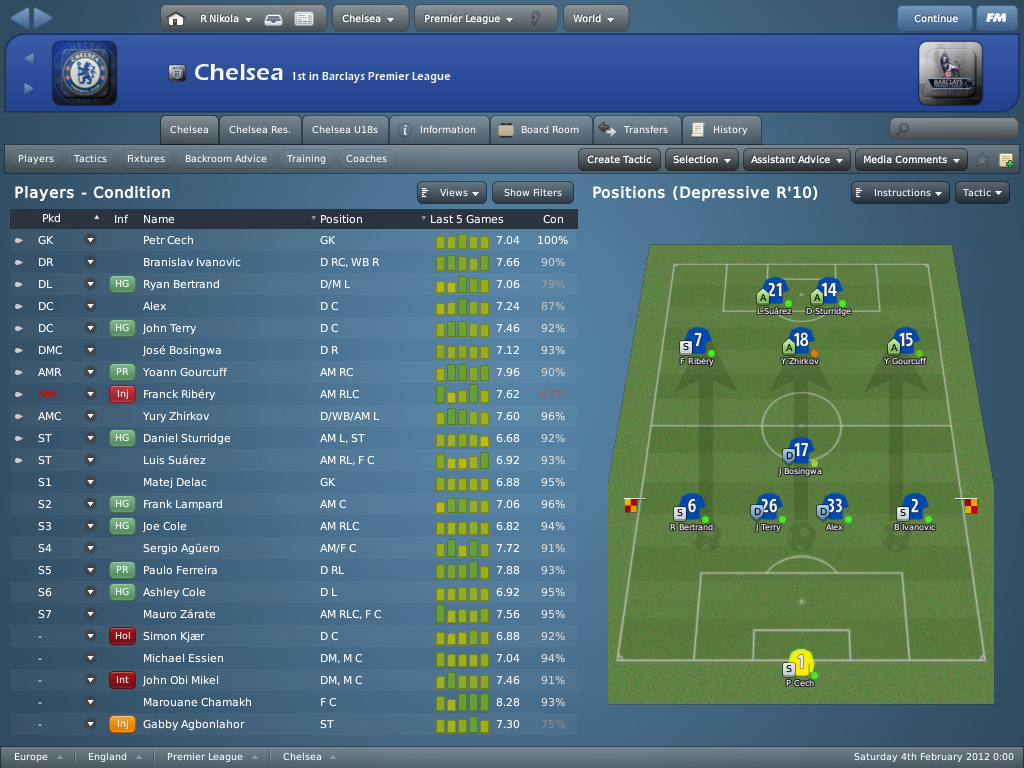Click the Show Filters button
1024x768 pixels.
[533, 193]
